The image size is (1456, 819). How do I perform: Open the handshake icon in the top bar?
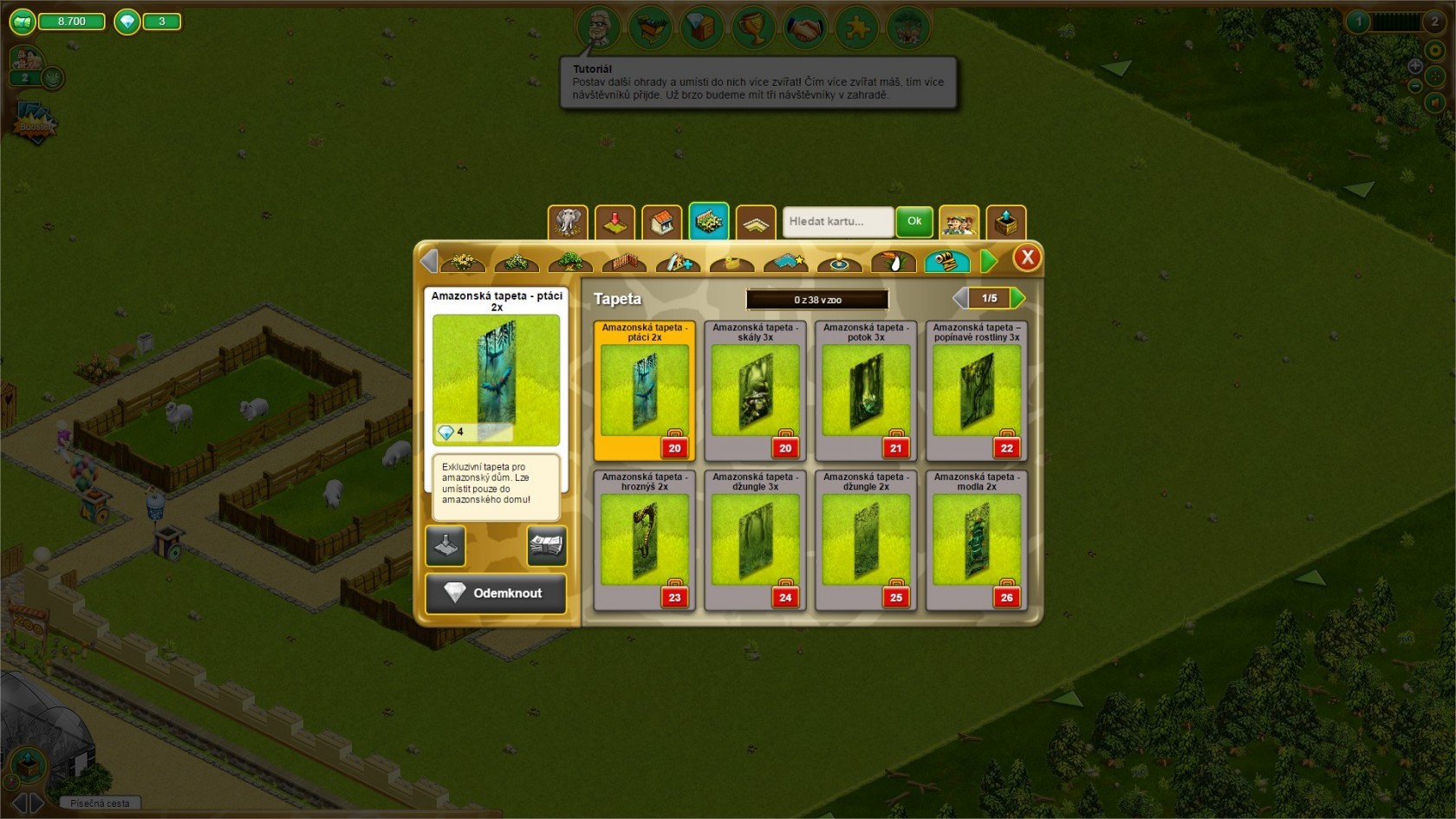(x=805, y=29)
